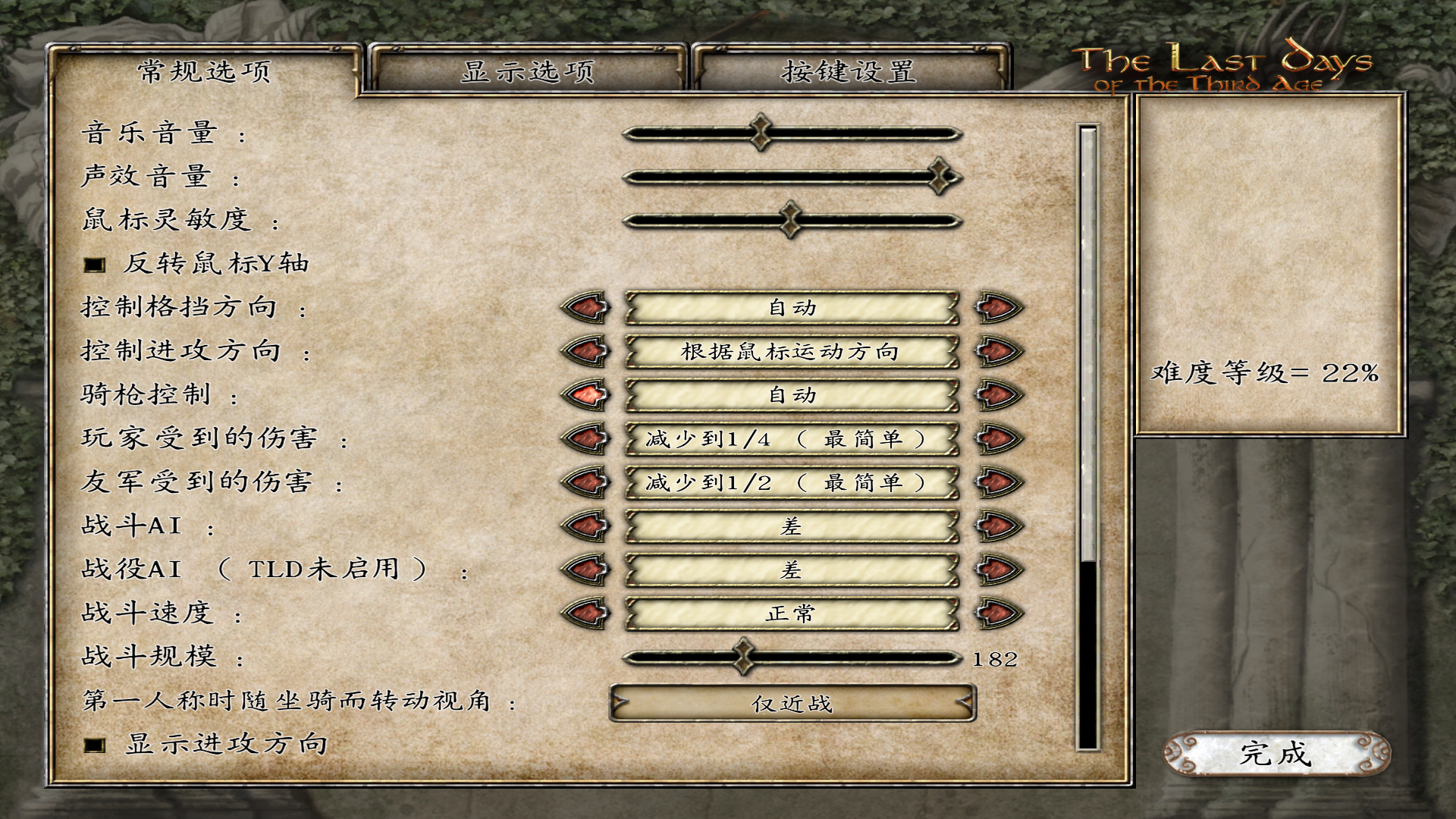Increase 玩家受到的伤害 with right arrow

(x=998, y=438)
